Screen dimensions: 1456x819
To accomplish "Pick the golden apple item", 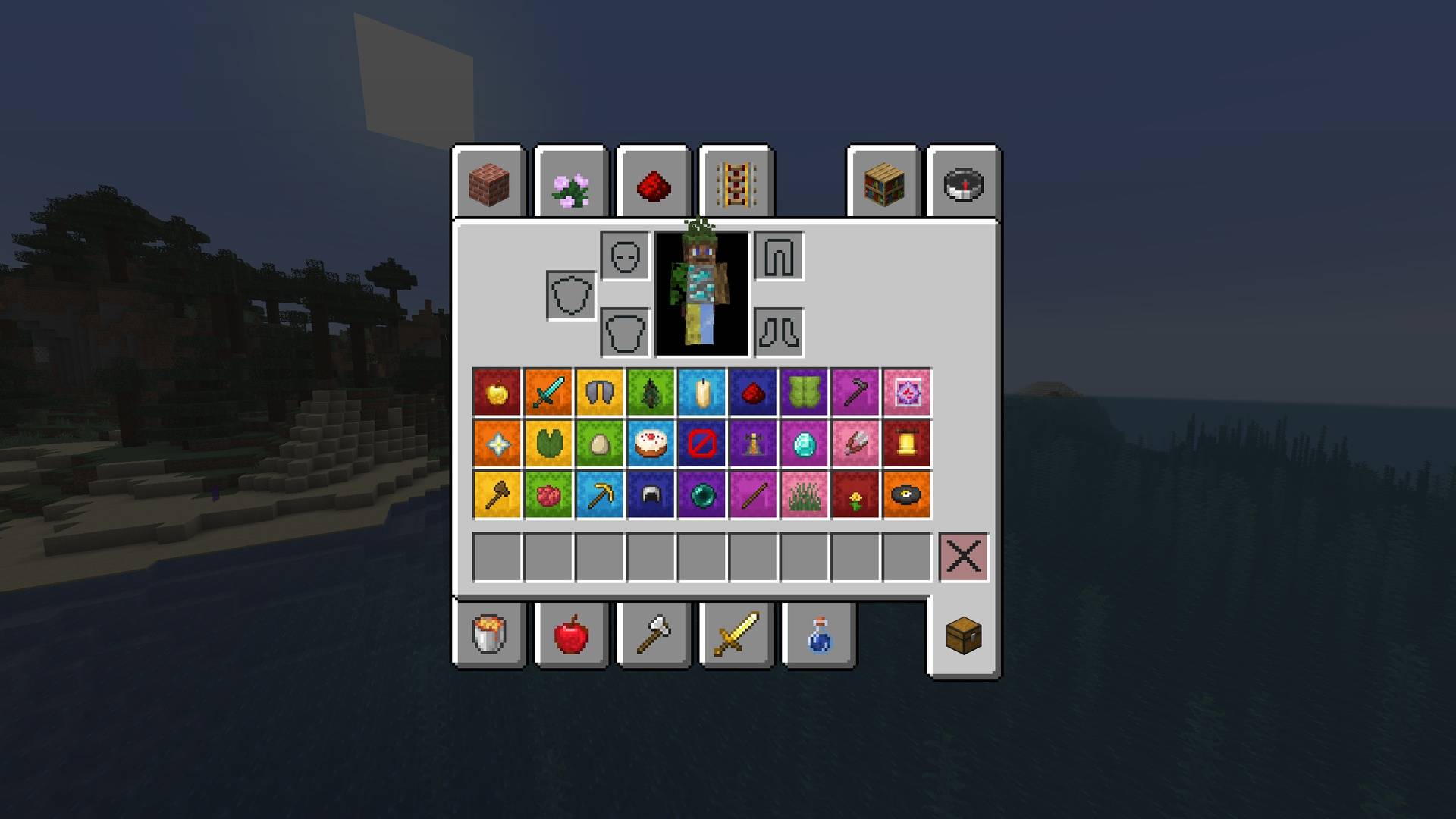I will (496, 393).
